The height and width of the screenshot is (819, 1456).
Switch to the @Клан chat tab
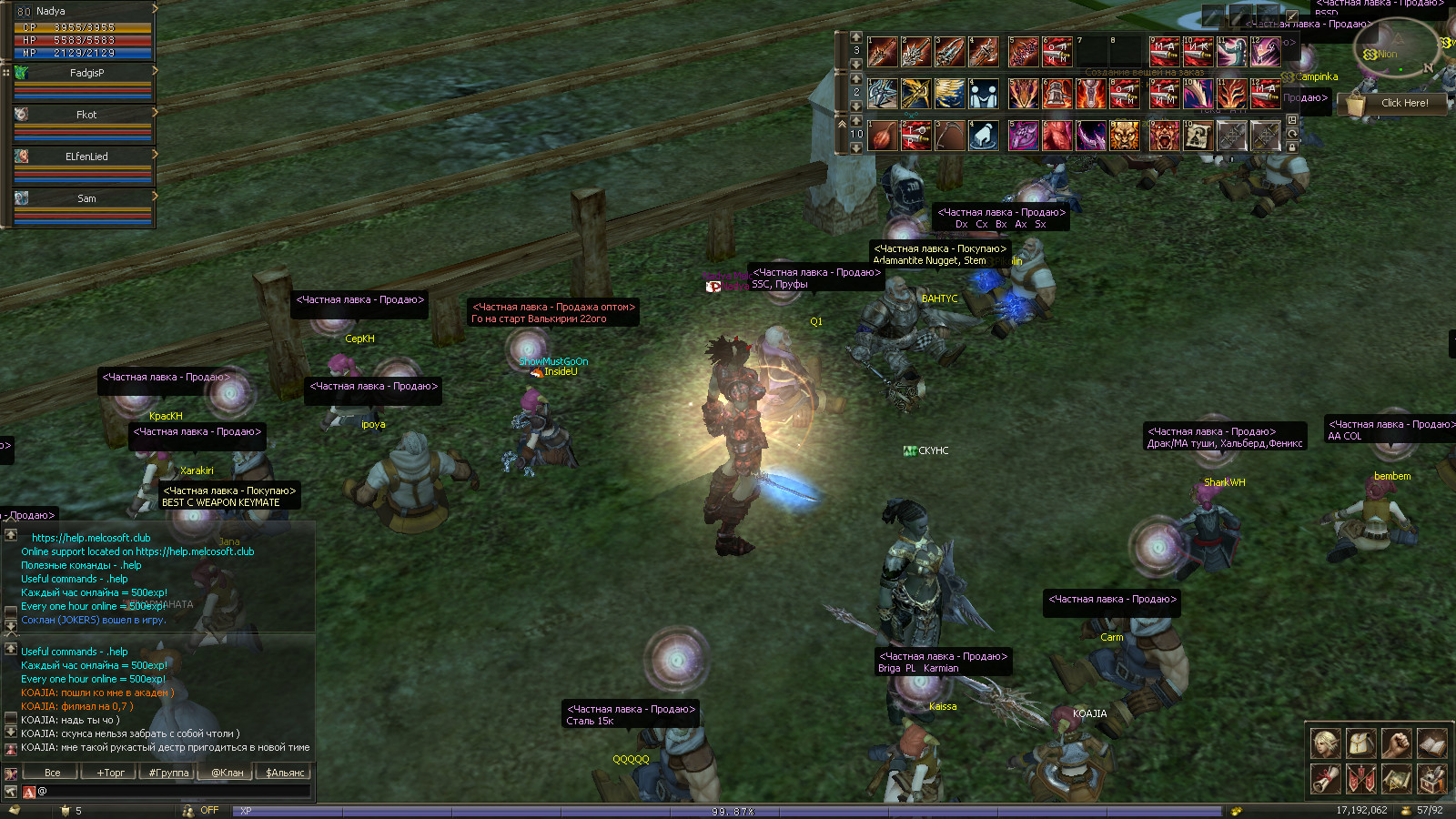tap(227, 773)
